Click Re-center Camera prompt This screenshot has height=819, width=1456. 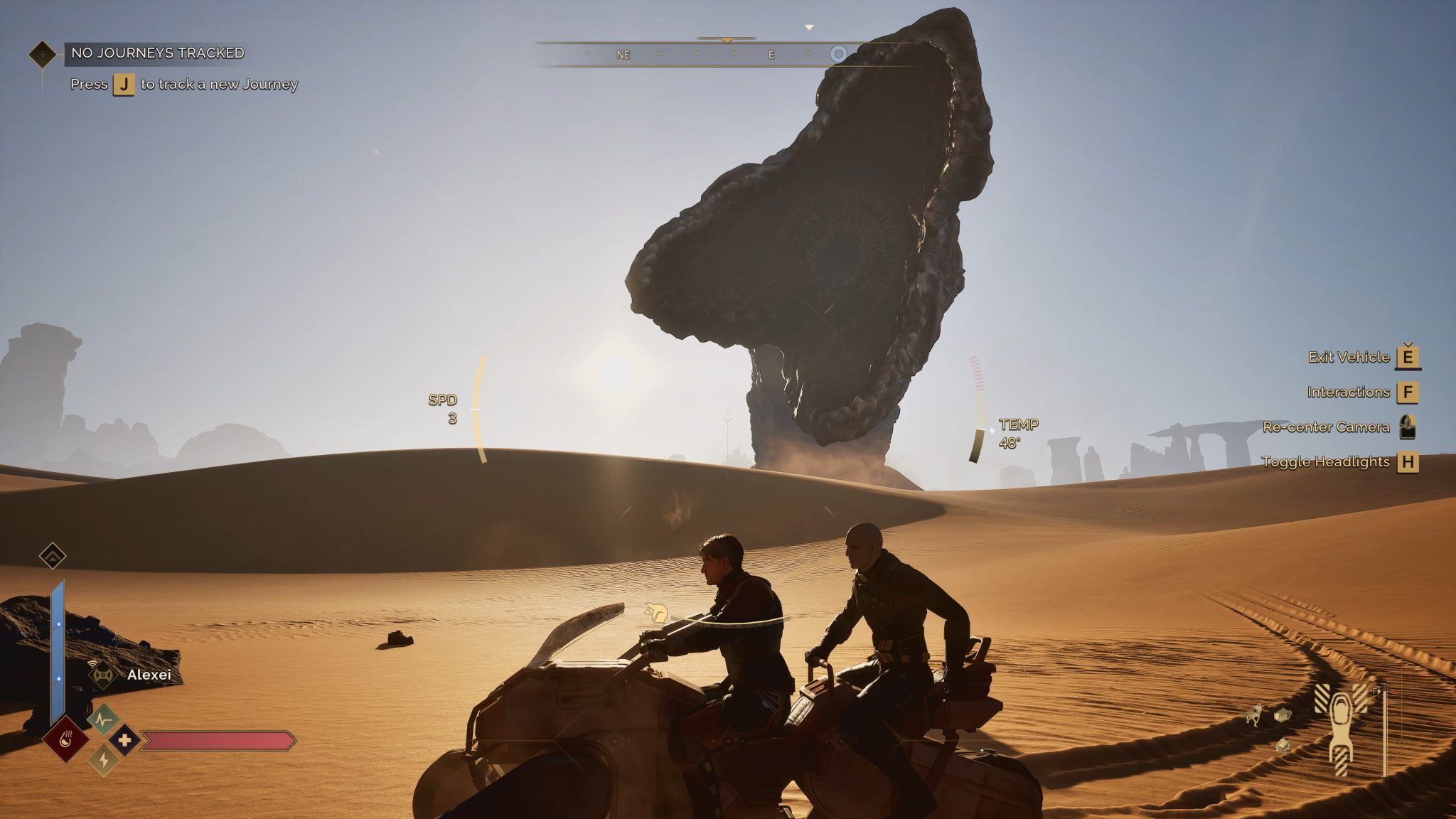click(x=1327, y=427)
